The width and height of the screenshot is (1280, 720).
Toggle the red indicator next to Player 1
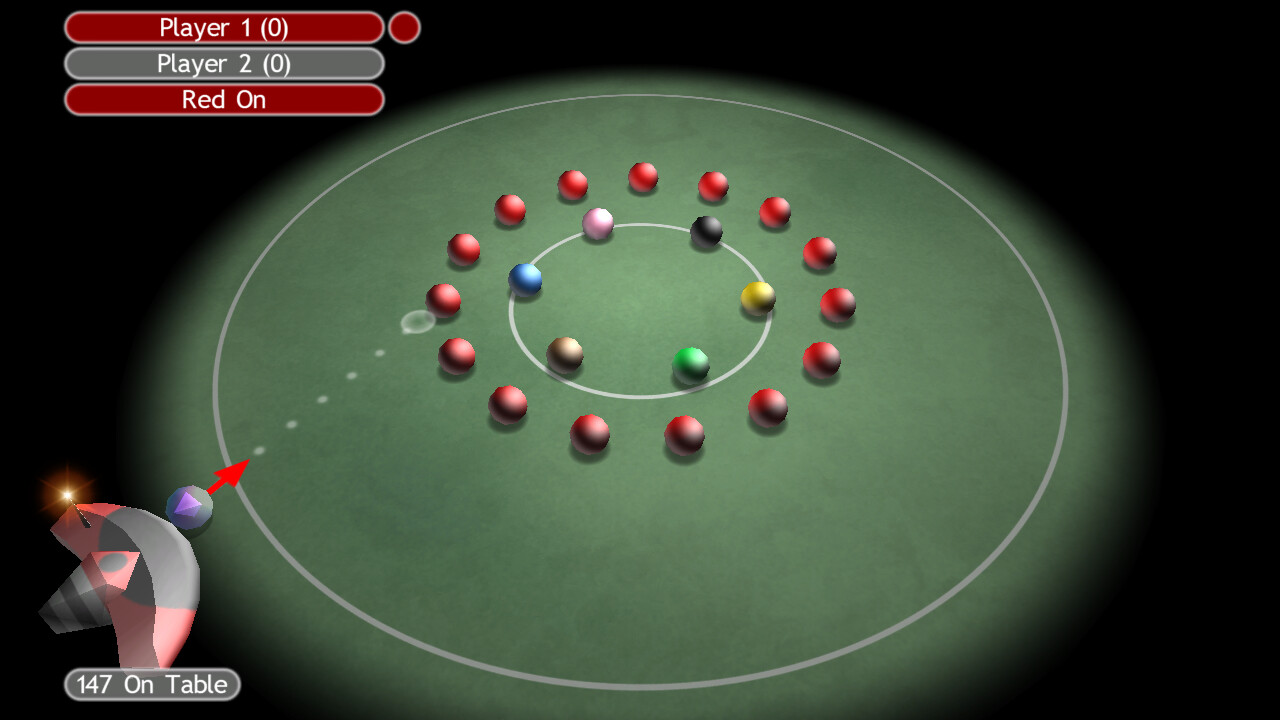tap(404, 27)
